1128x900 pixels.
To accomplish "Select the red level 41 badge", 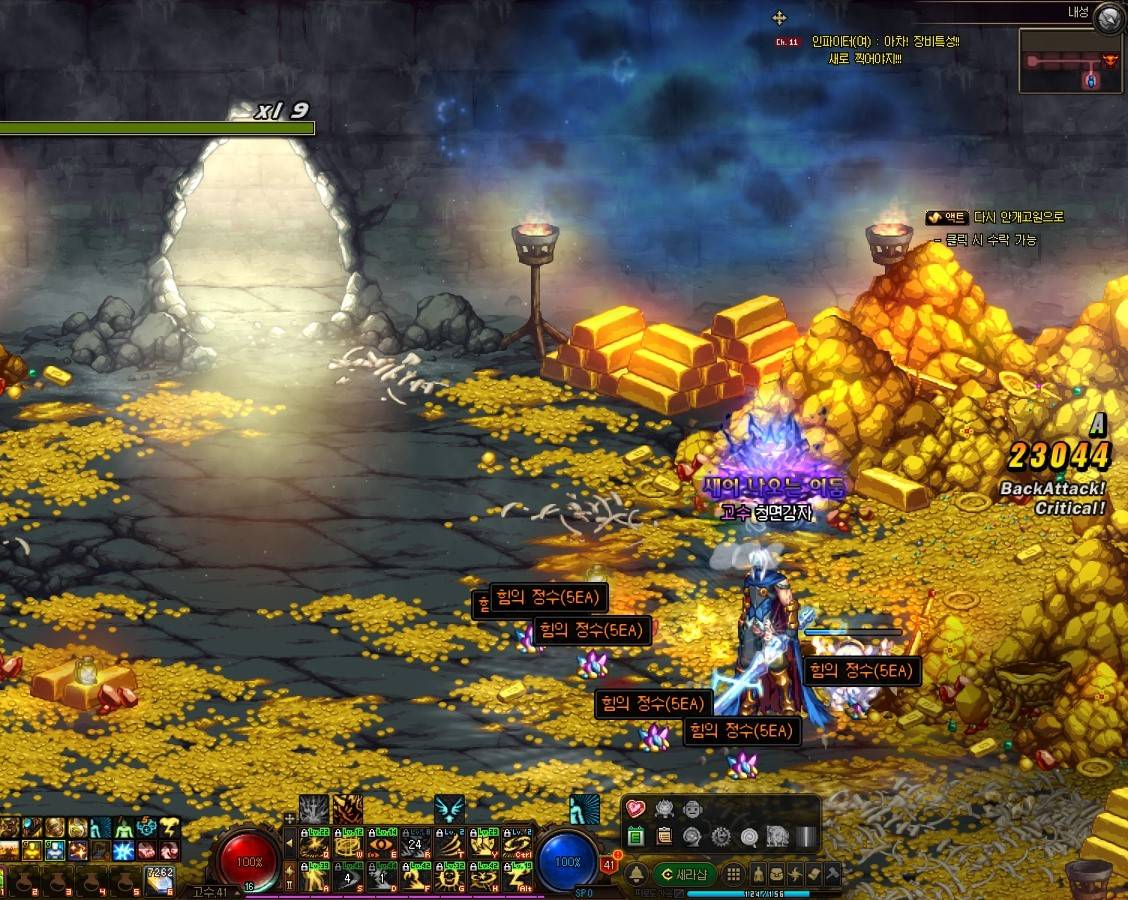I will 610,864.
